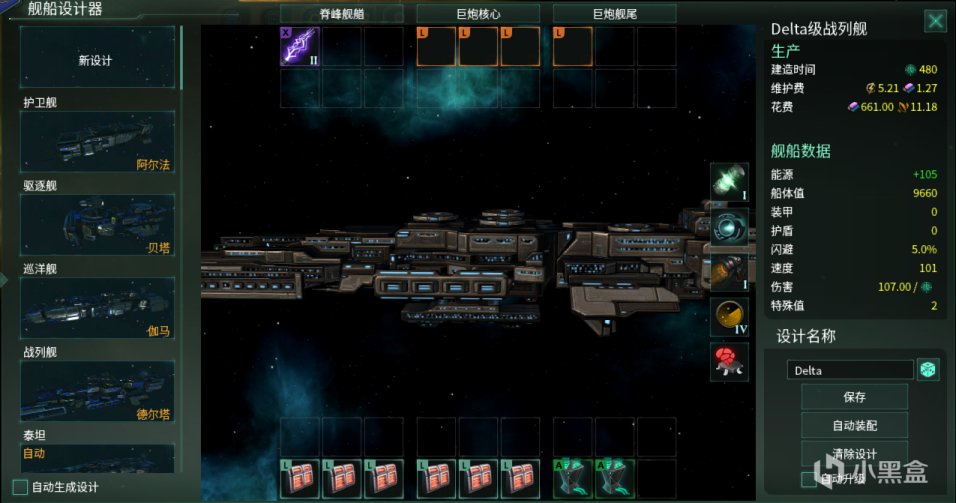Screen dimensions: 956x503
Task: Create a new design (新设计)
Action: pyautogui.click(x=97, y=60)
